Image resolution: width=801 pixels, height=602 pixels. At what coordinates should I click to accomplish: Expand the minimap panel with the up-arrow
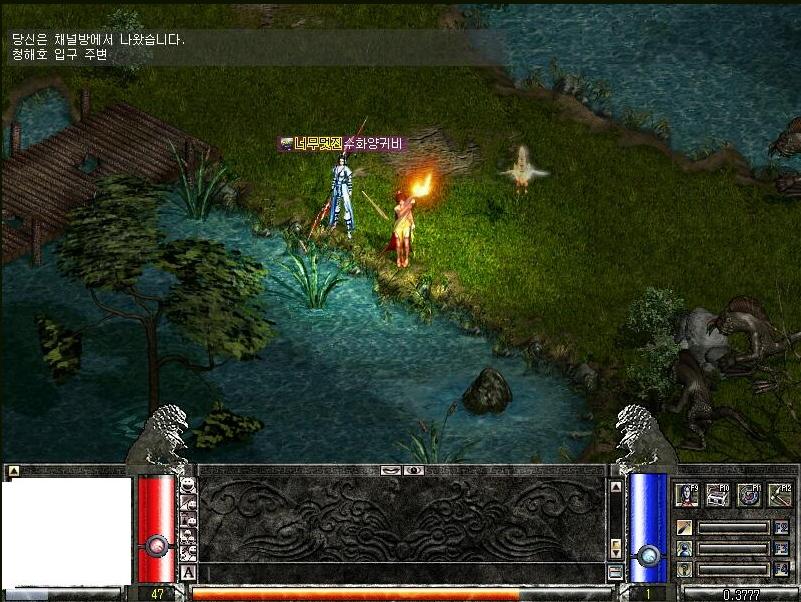pyautogui.click(x=13, y=470)
